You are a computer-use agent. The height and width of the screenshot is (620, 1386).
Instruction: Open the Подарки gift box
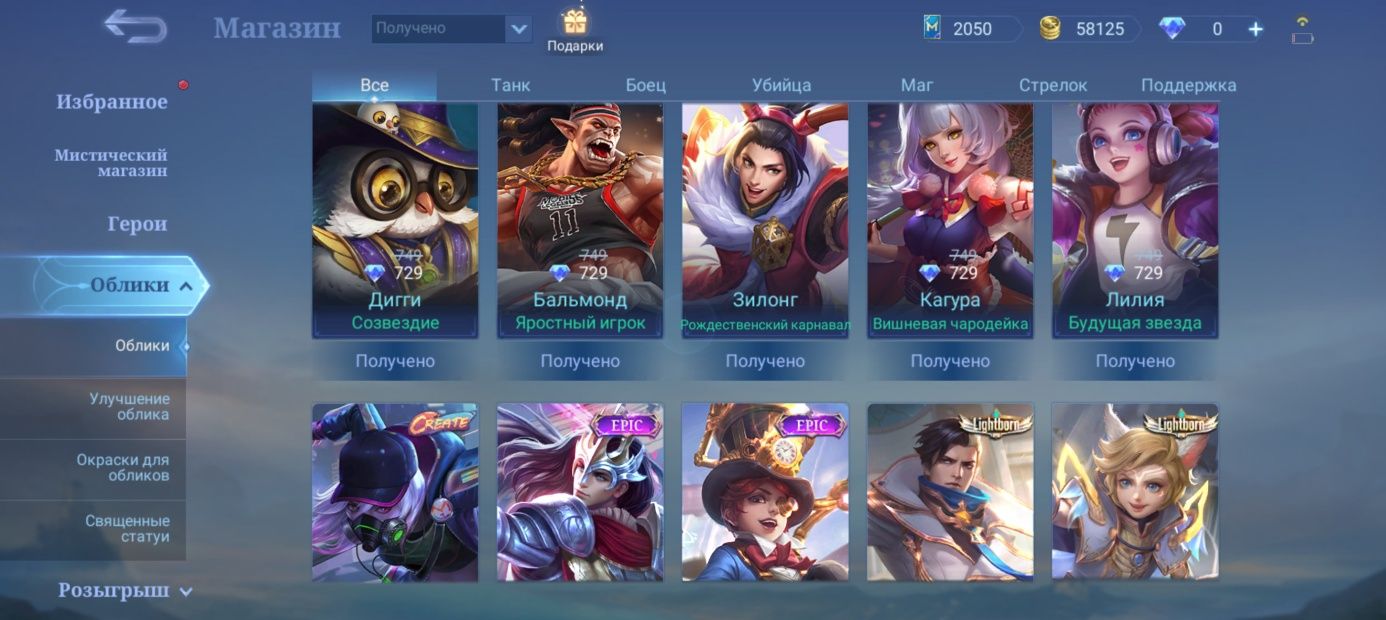[575, 30]
